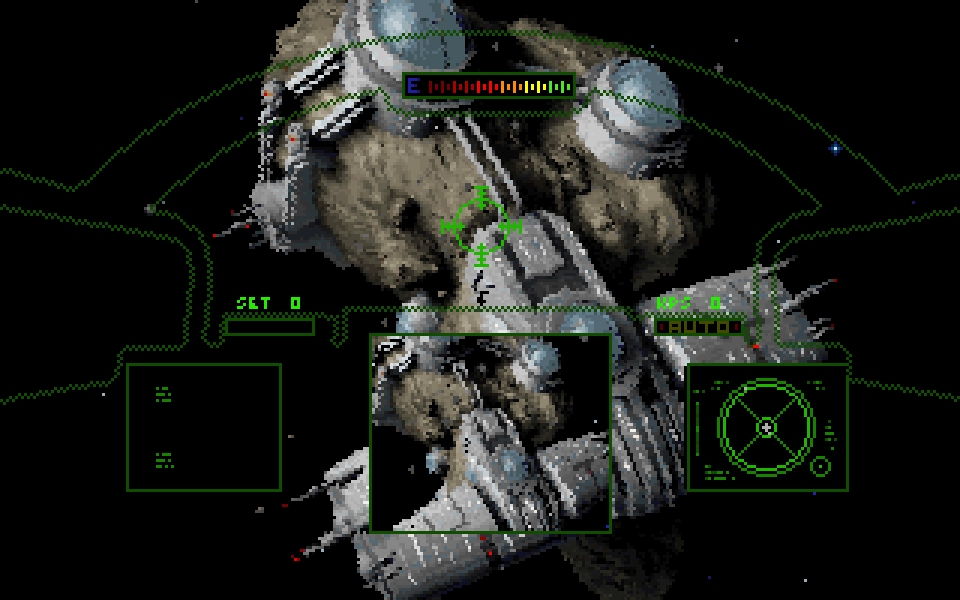The image size is (960, 600).
Task: Select the central target camera view
Action: 490,432
